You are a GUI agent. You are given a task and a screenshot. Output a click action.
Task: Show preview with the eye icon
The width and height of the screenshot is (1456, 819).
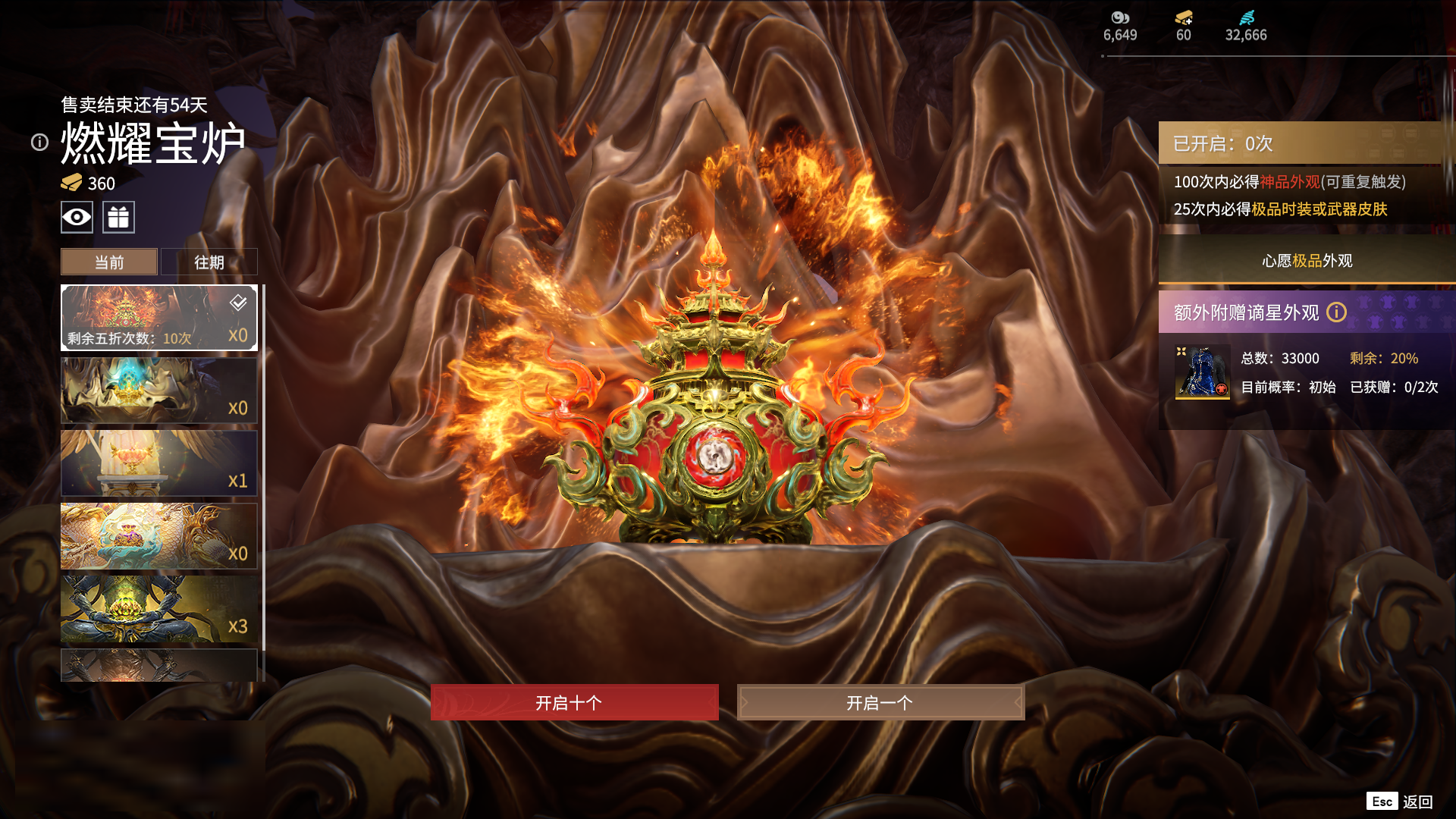point(77,218)
